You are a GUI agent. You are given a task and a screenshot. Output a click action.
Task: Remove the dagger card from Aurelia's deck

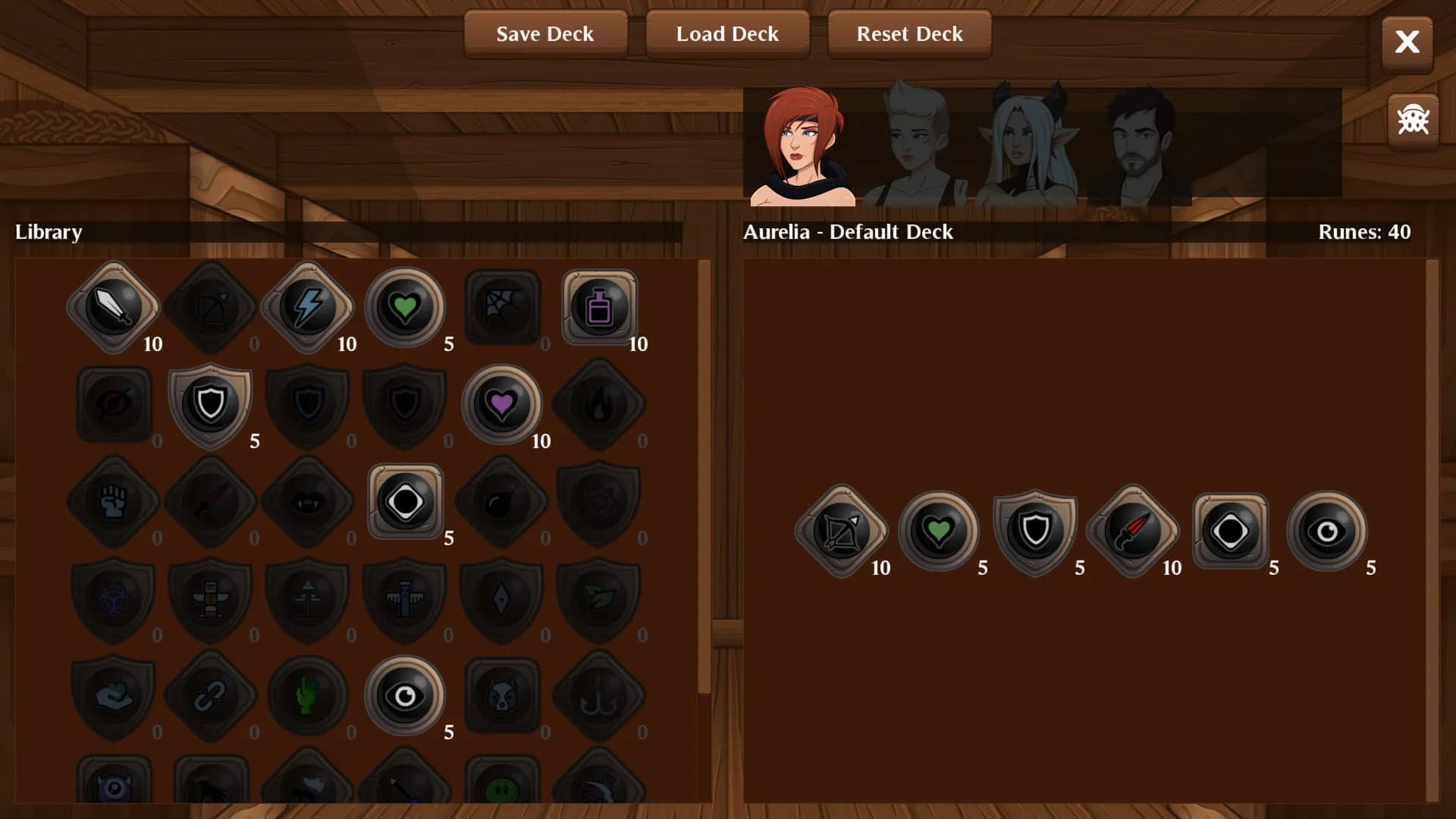[1131, 531]
